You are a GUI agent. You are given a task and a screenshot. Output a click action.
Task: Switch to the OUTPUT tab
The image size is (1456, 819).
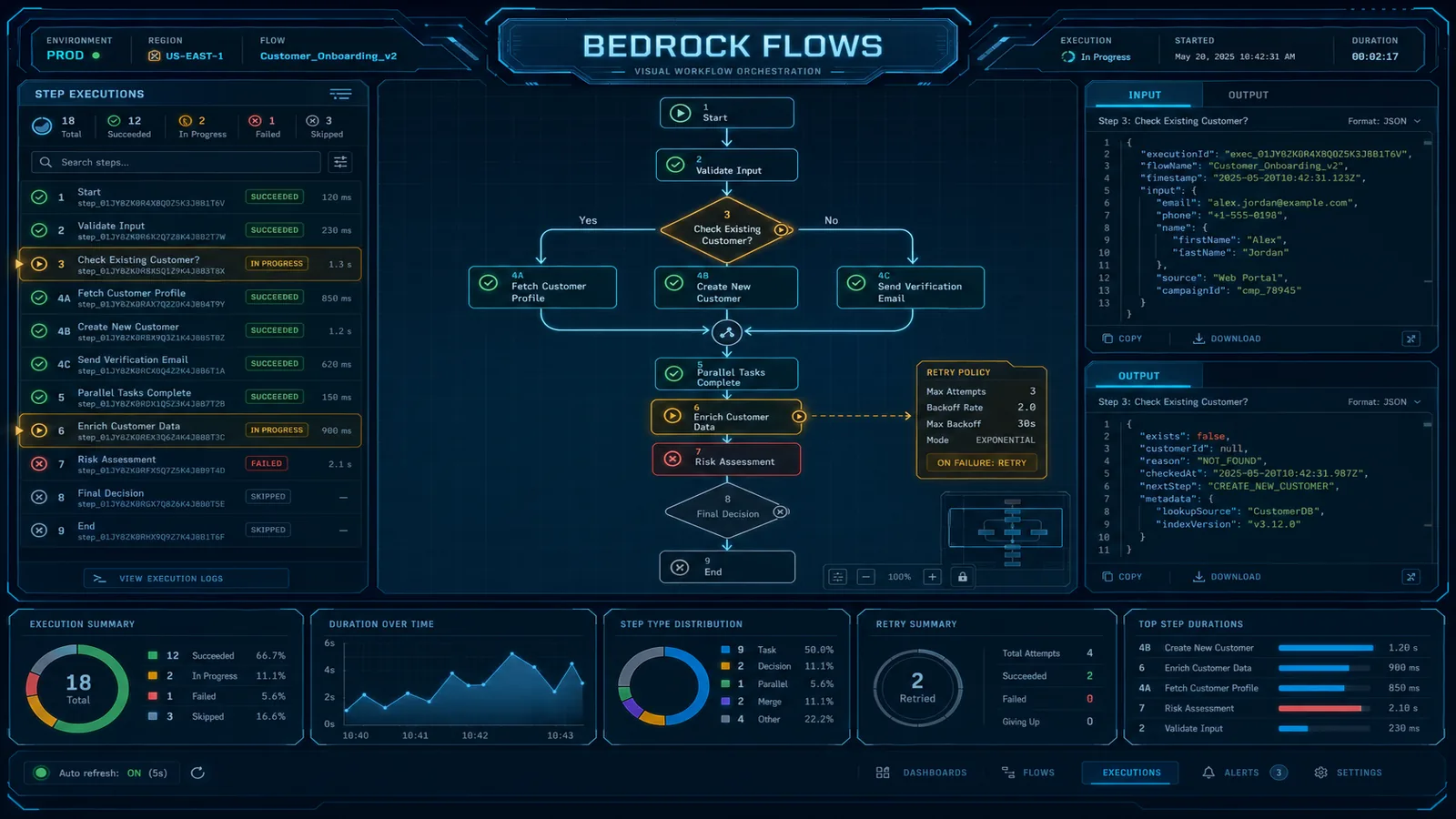click(x=1248, y=95)
